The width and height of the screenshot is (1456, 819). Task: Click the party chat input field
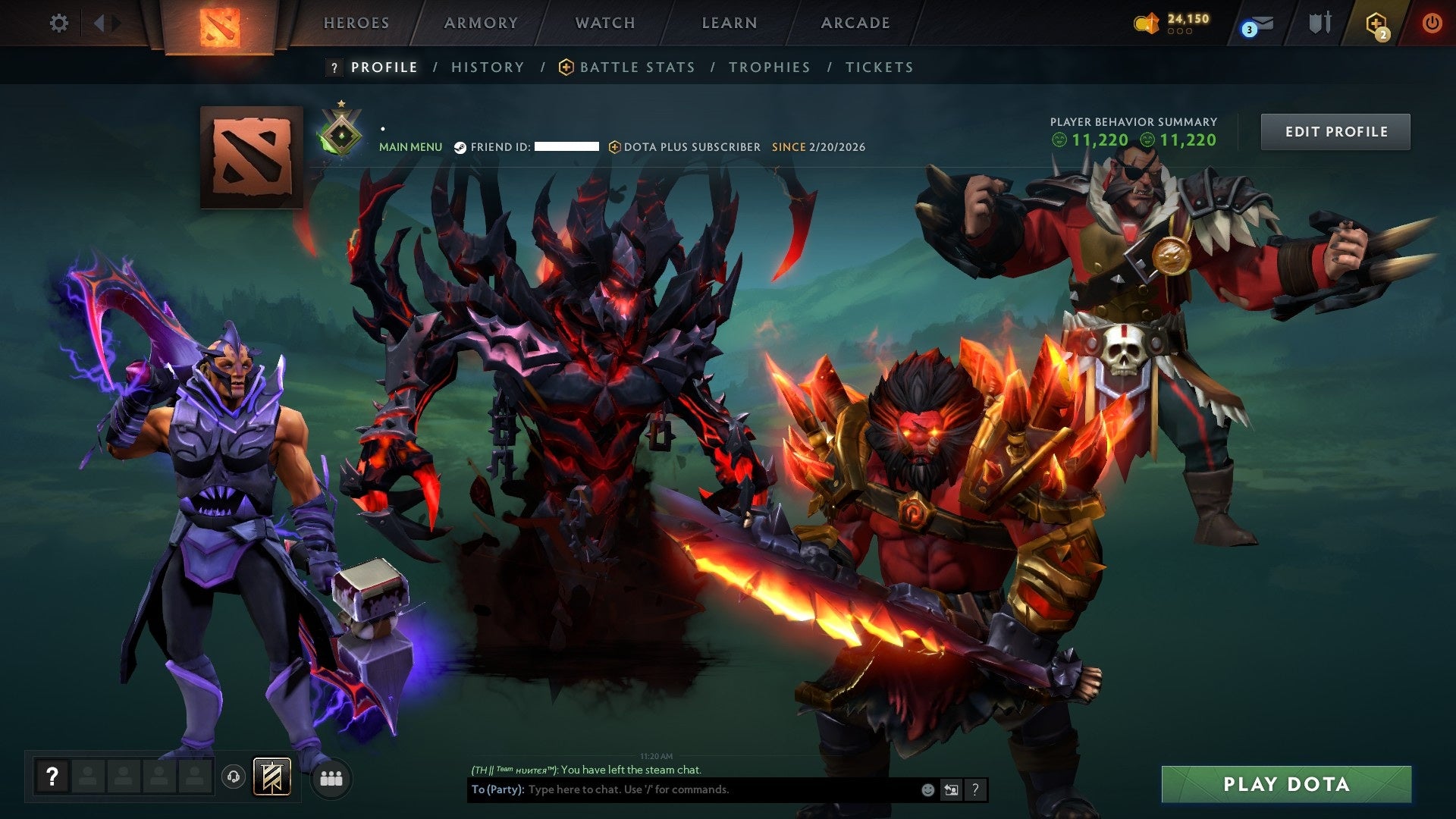(x=682, y=789)
